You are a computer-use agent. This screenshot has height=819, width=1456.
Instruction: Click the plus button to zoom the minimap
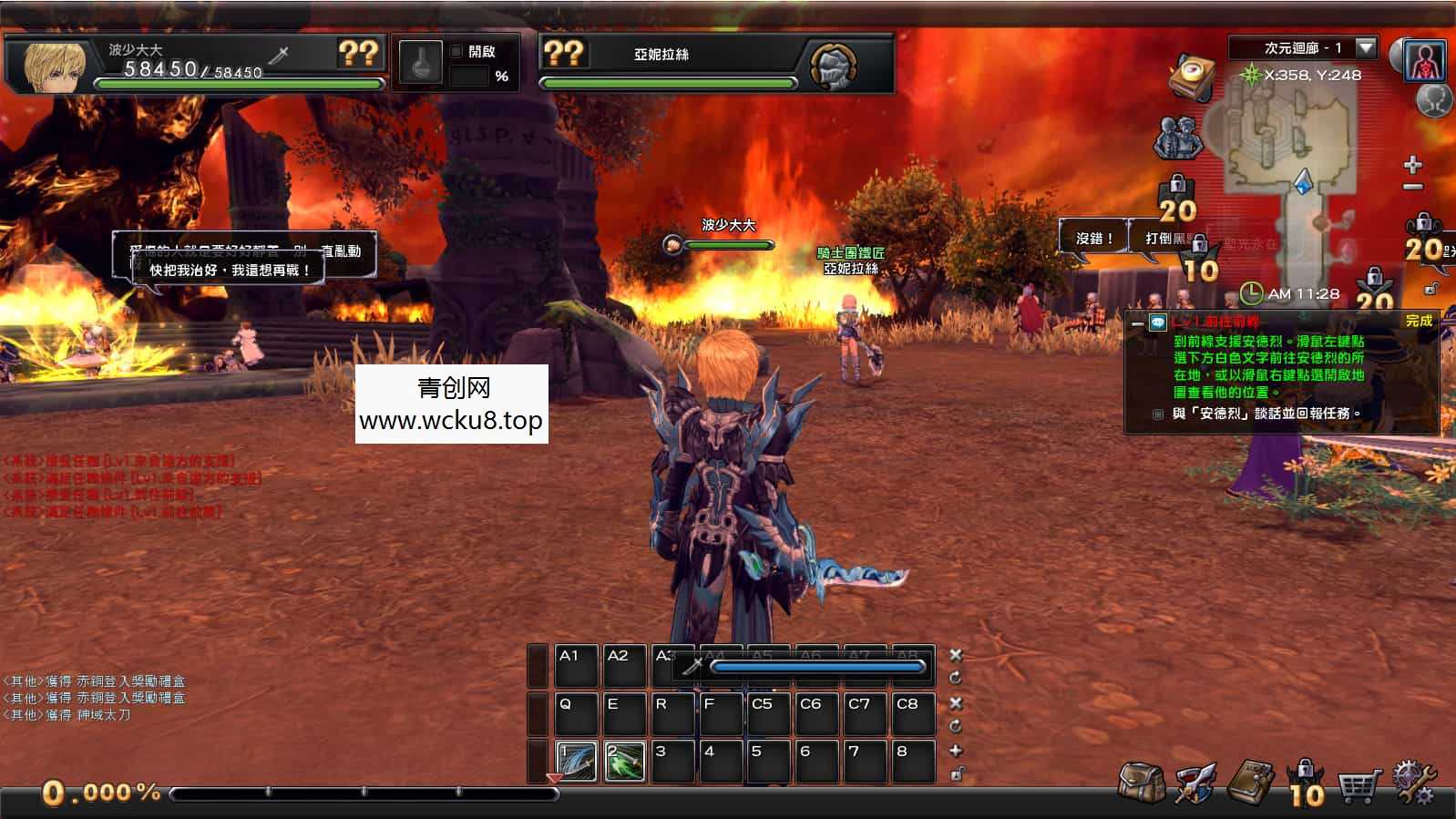tap(1413, 165)
